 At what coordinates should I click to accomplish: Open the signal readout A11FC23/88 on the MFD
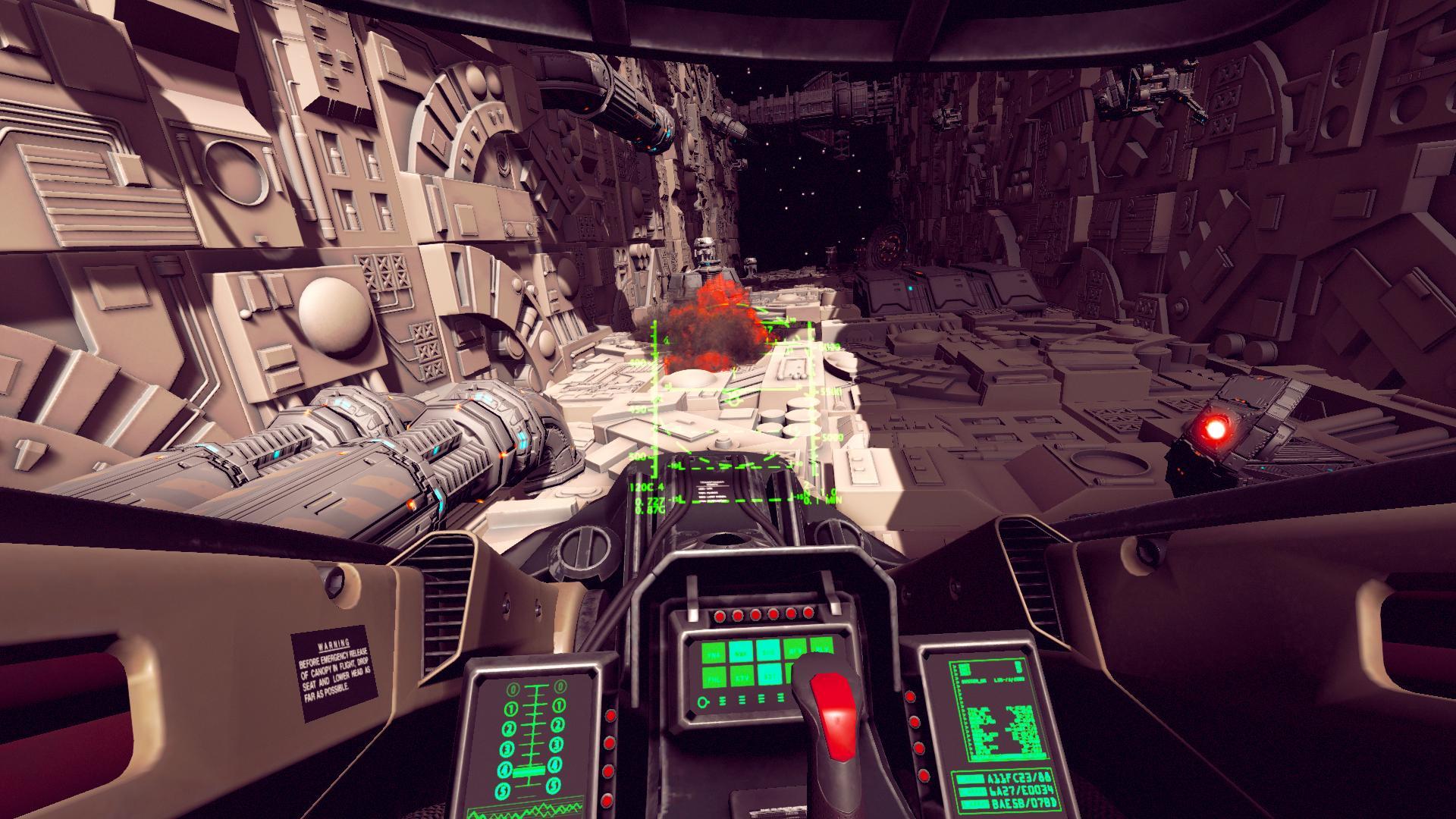click(1019, 779)
